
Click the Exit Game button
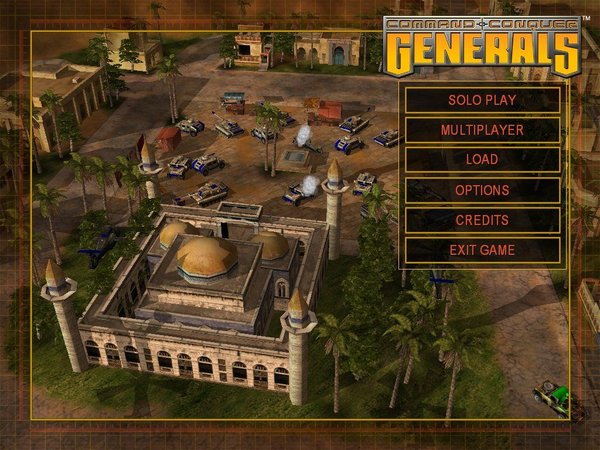tap(482, 250)
